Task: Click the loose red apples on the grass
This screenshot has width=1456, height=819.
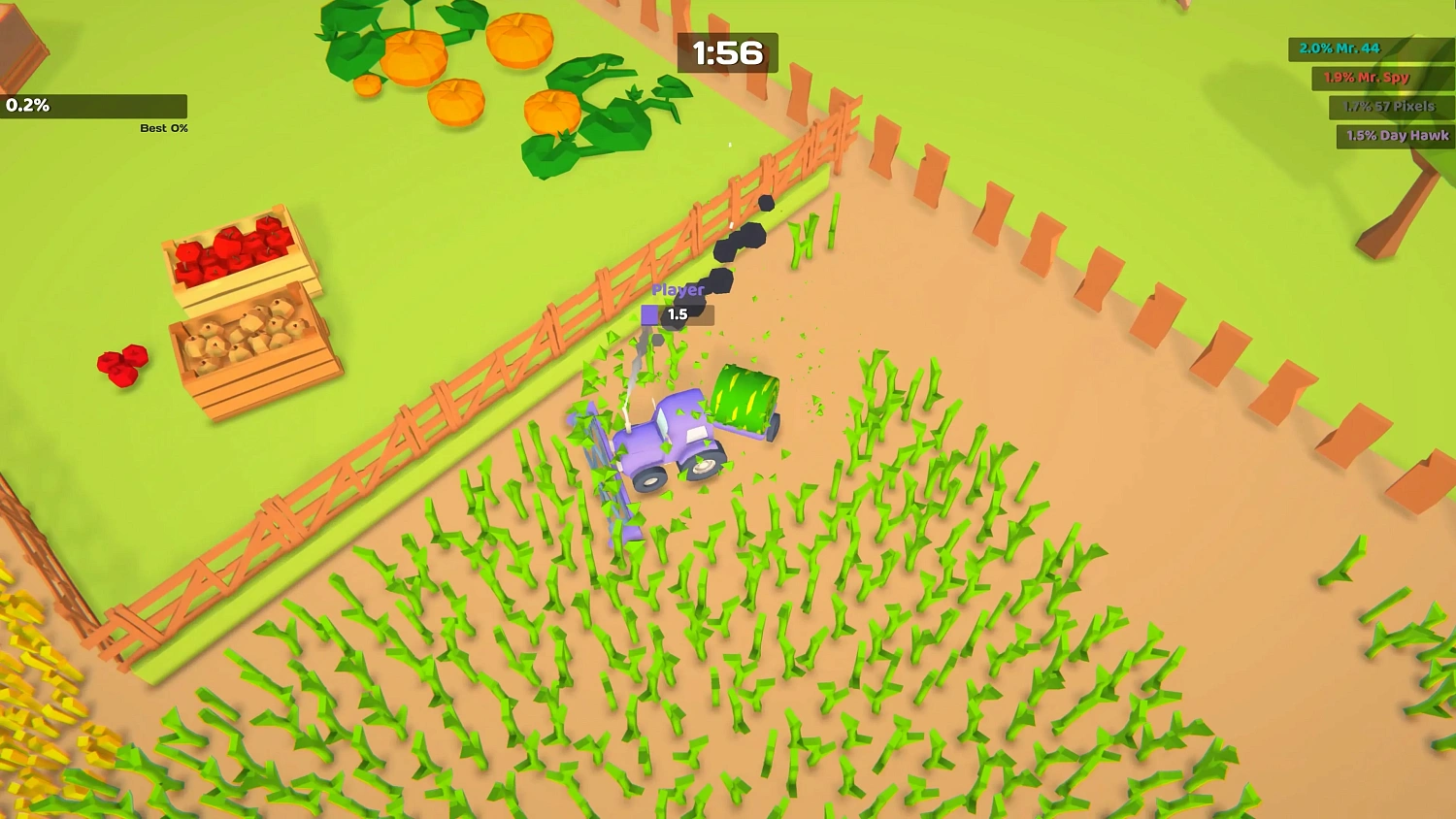Action: coord(121,364)
